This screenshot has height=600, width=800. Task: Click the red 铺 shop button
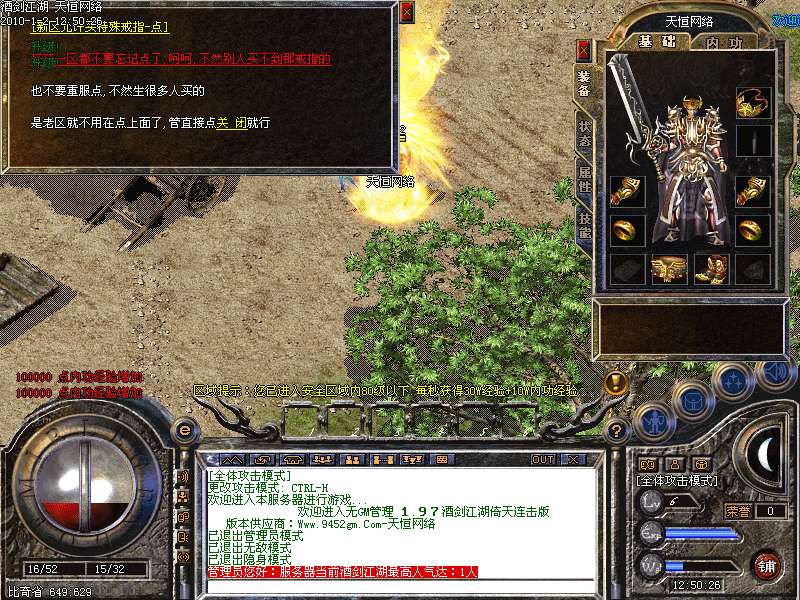click(768, 564)
